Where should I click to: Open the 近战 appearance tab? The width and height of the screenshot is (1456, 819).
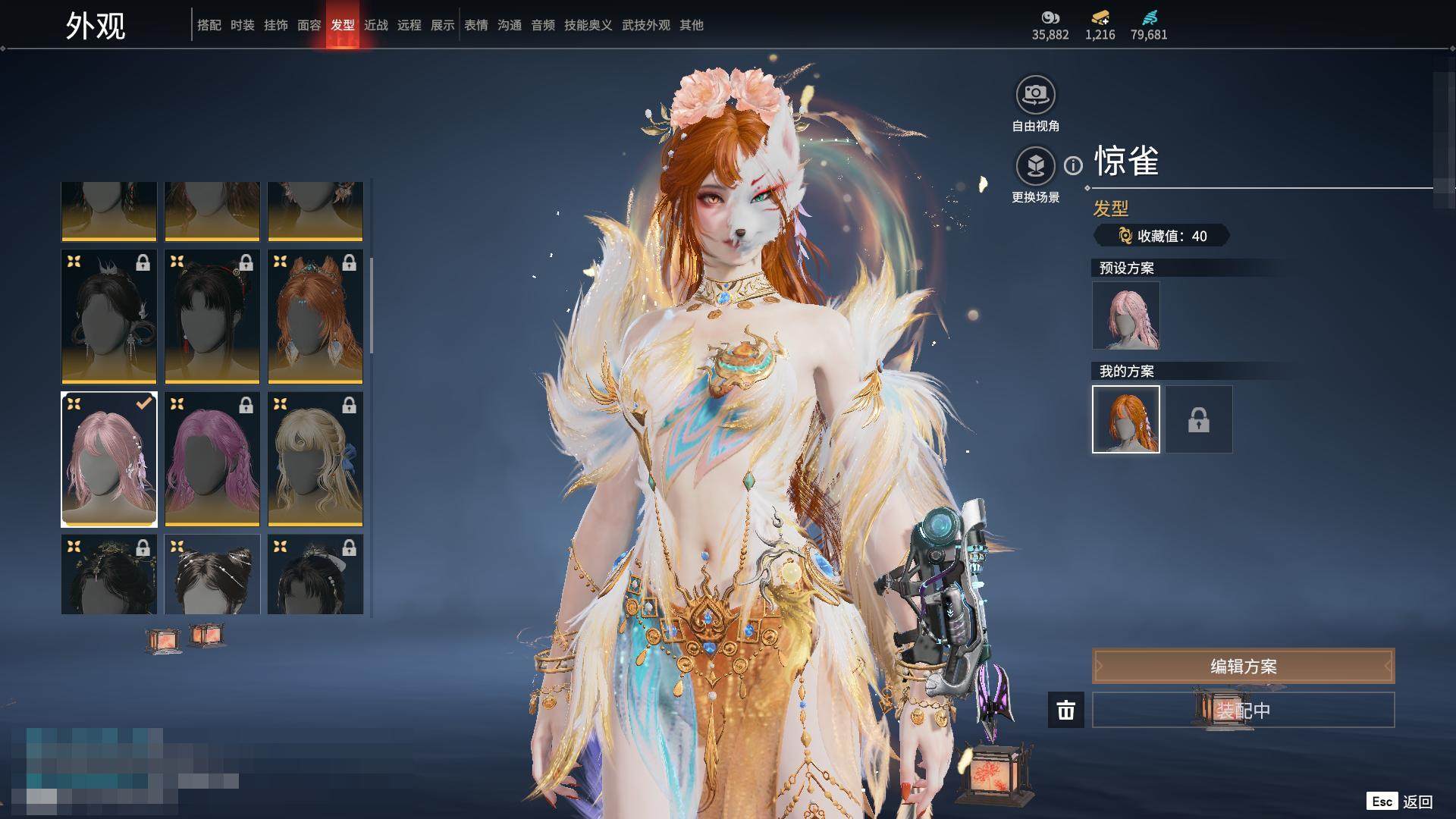[376, 25]
